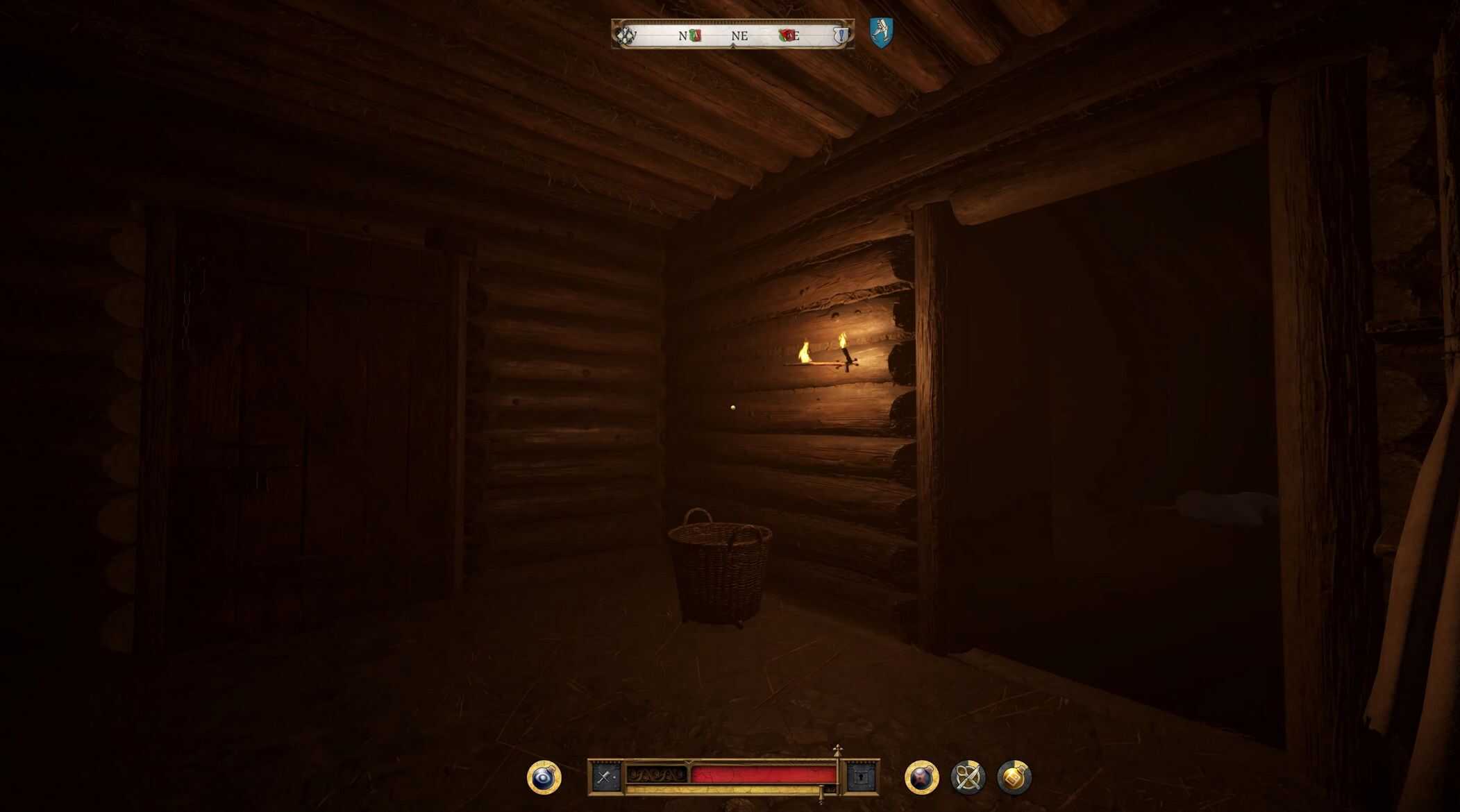The width and height of the screenshot is (1460, 812).
Task: Click the dark red potion icon
Action: point(921,777)
